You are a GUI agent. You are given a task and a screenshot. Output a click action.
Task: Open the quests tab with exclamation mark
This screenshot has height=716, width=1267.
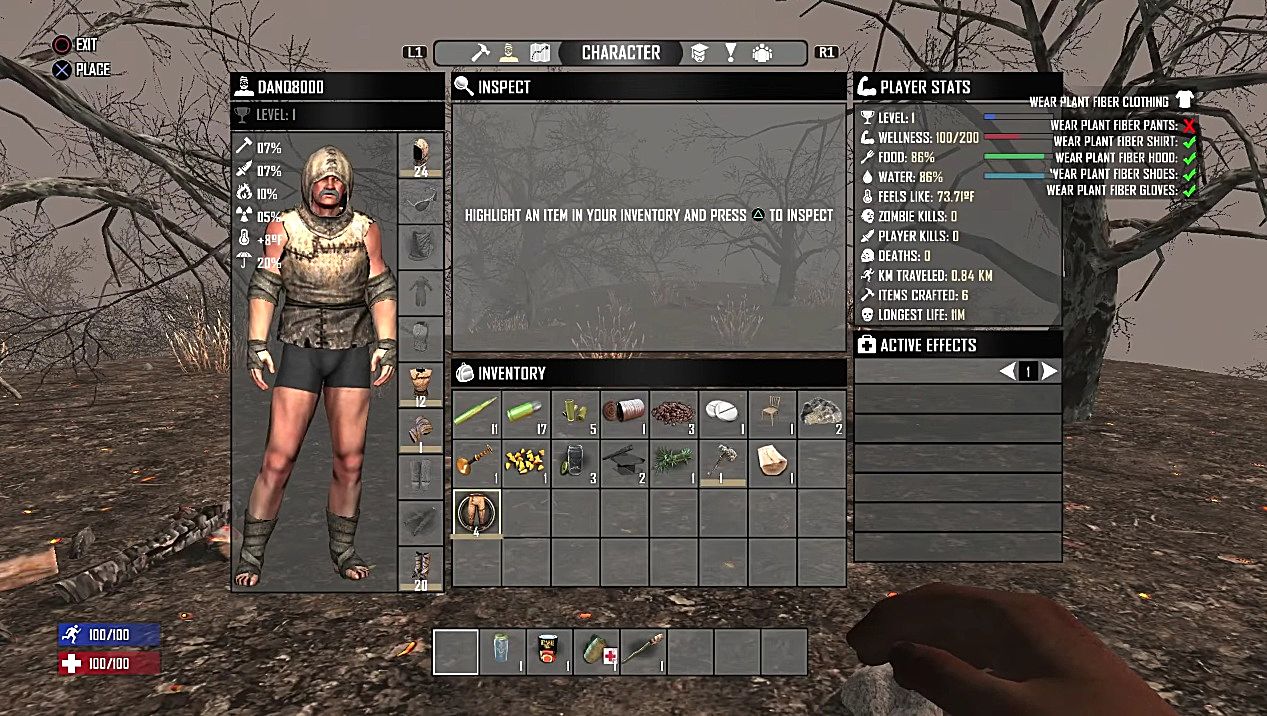click(x=731, y=53)
